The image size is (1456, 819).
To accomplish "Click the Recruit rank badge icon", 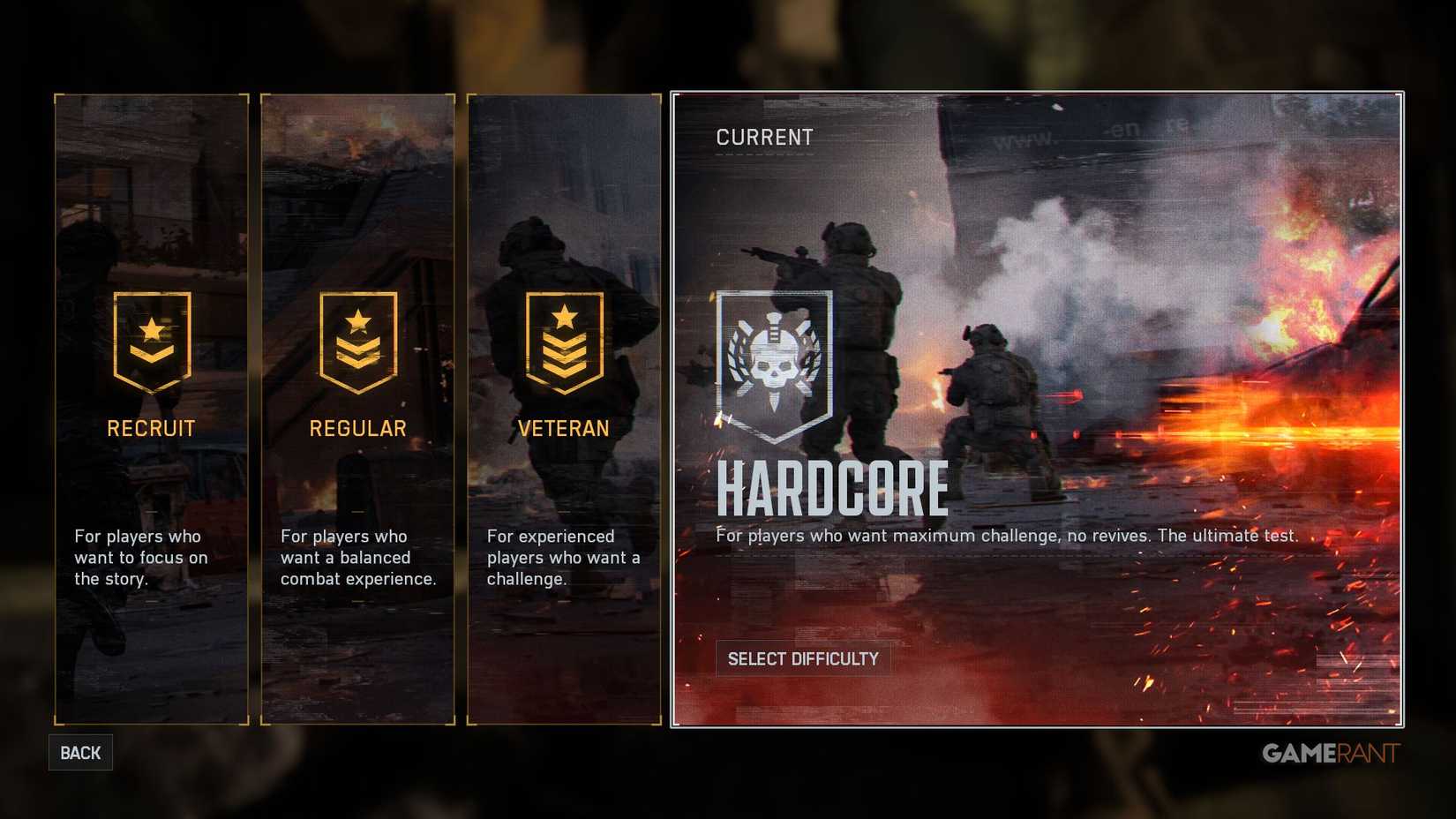I will pyautogui.click(x=151, y=344).
